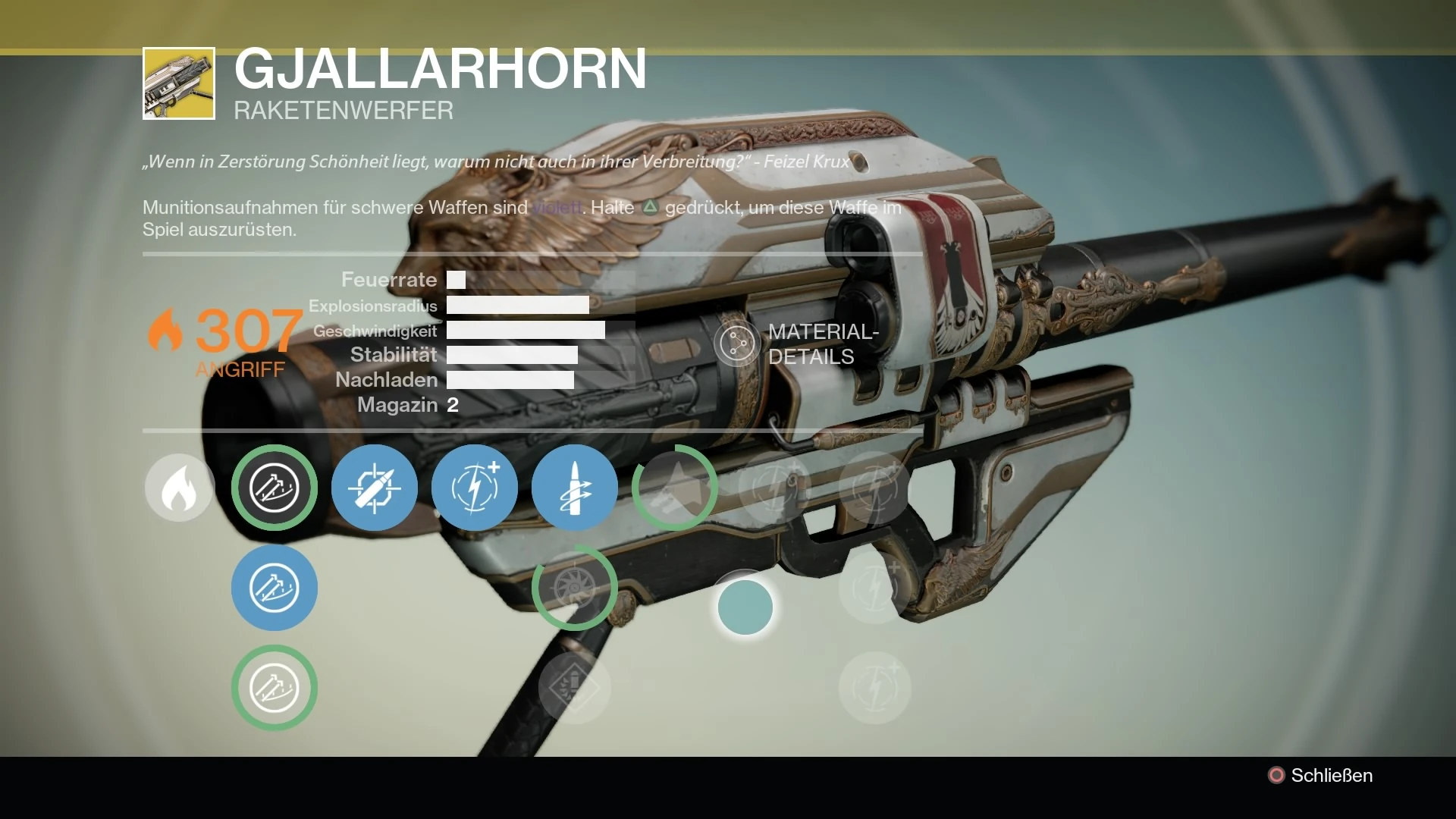Screen dimensions: 1456x819
Task: Select the Solar damage flame perk node
Action: pyautogui.click(x=179, y=488)
